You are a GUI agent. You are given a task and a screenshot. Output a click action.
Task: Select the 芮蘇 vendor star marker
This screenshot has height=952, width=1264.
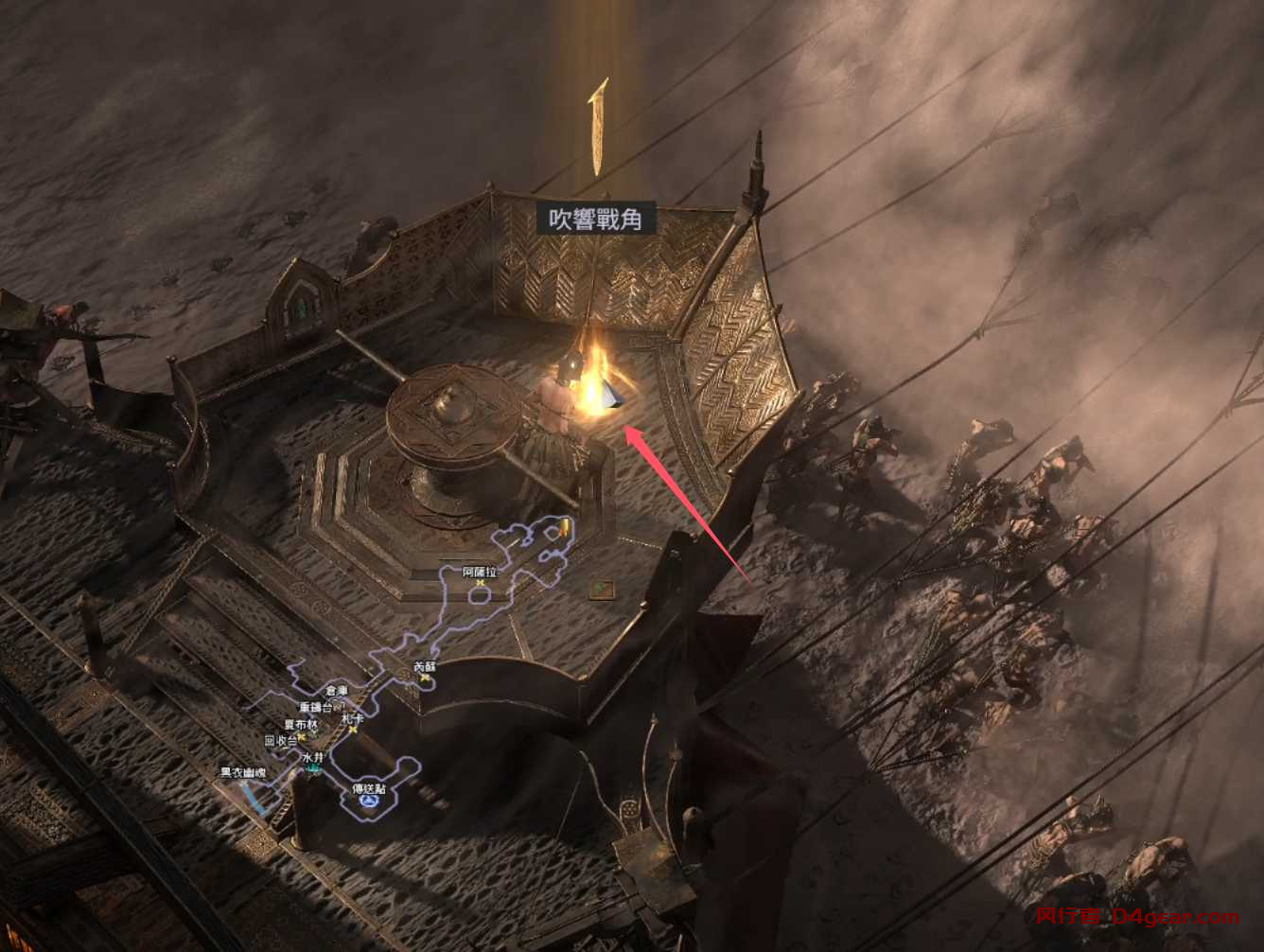click(x=425, y=679)
